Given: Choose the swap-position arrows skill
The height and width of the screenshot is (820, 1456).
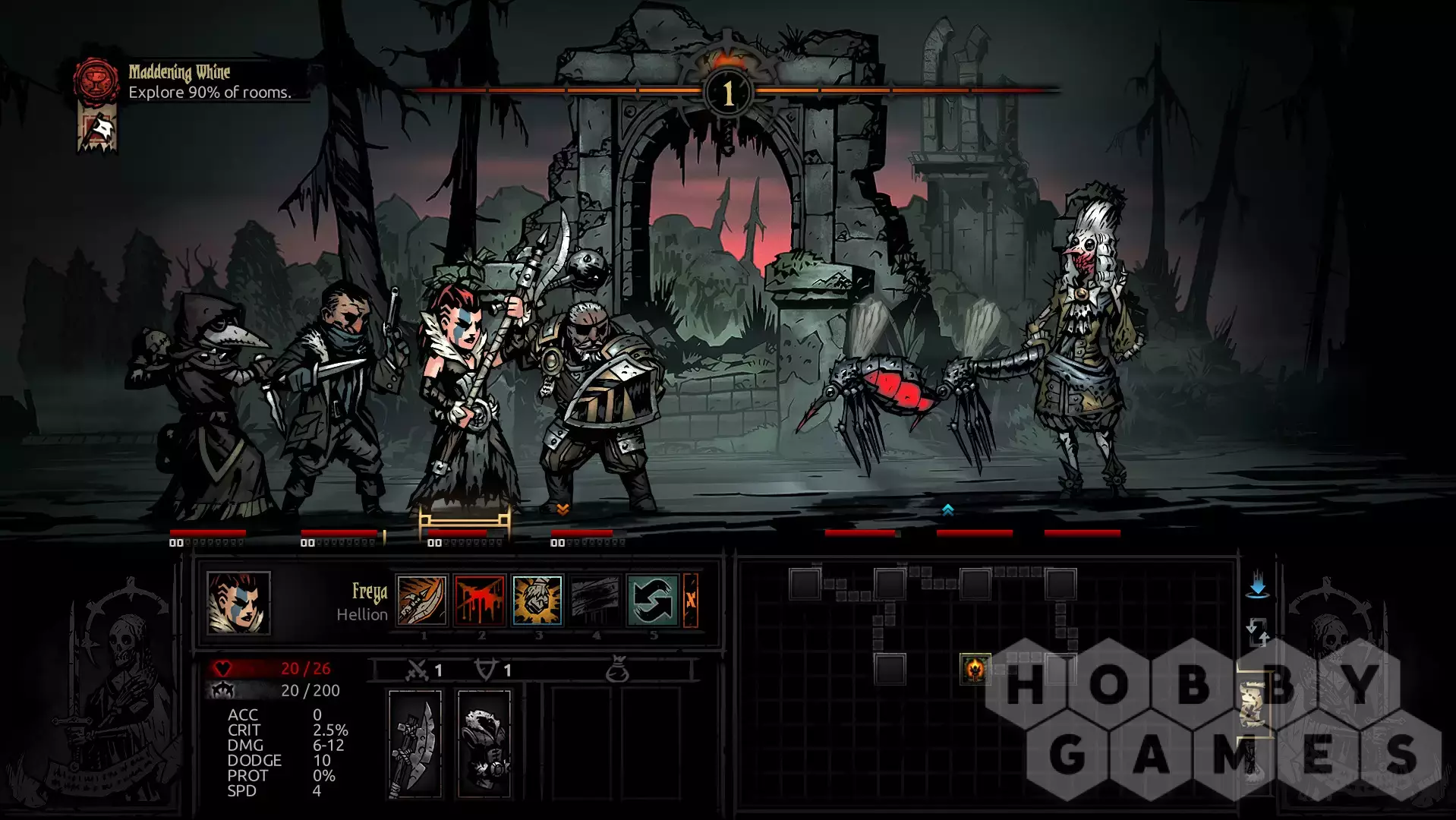Looking at the screenshot, I should click(x=652, y=600).
